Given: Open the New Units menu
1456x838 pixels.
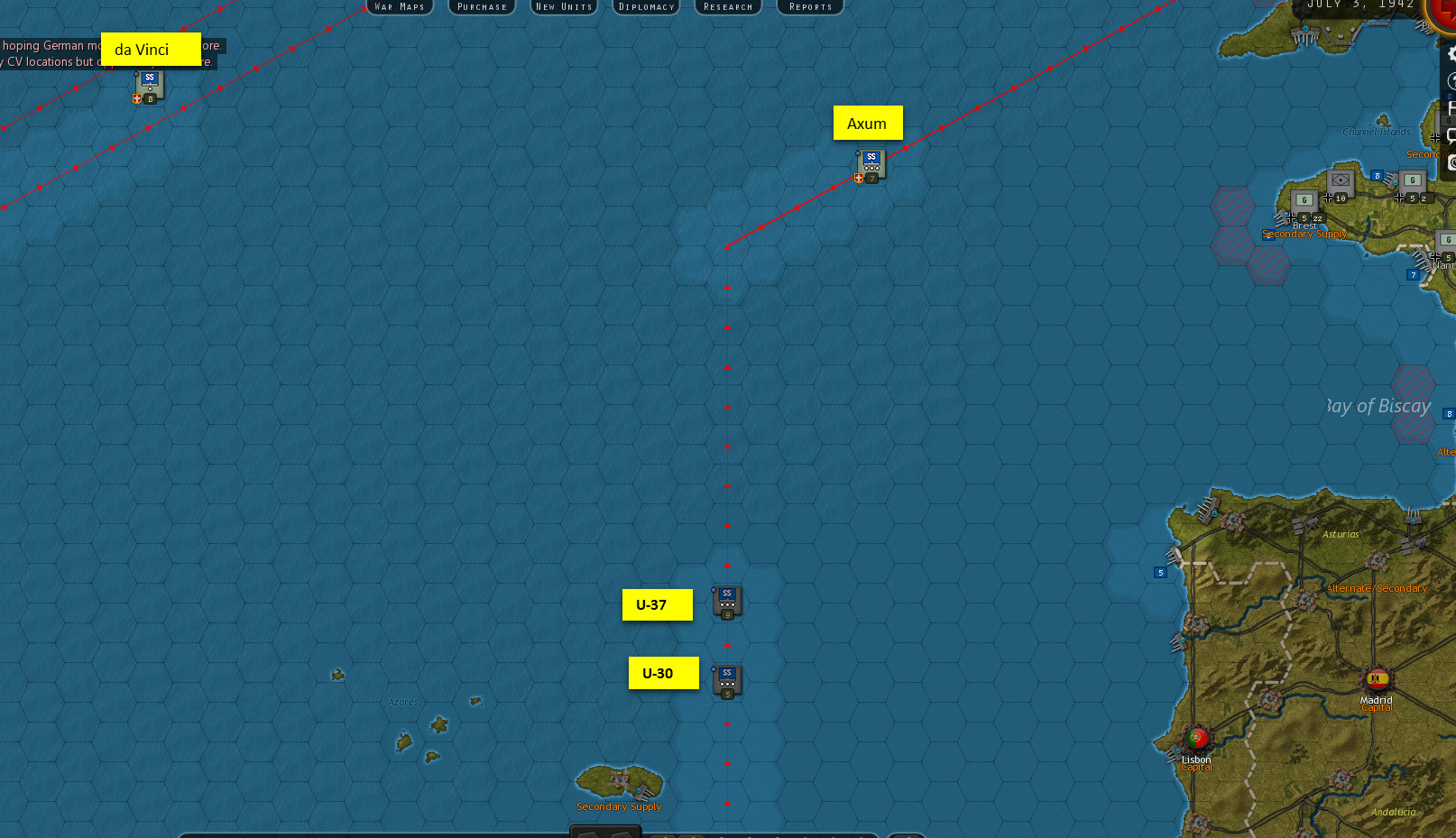Looking at the screenshot, I should pyautogui.click(x=563, y=6).
